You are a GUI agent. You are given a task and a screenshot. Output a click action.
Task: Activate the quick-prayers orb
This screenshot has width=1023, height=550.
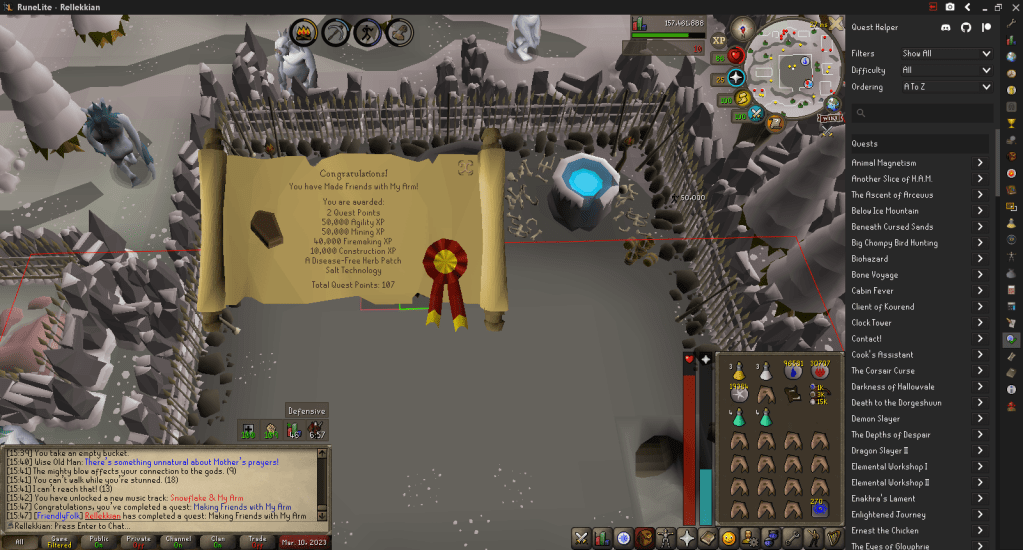[x=737, y=77]
